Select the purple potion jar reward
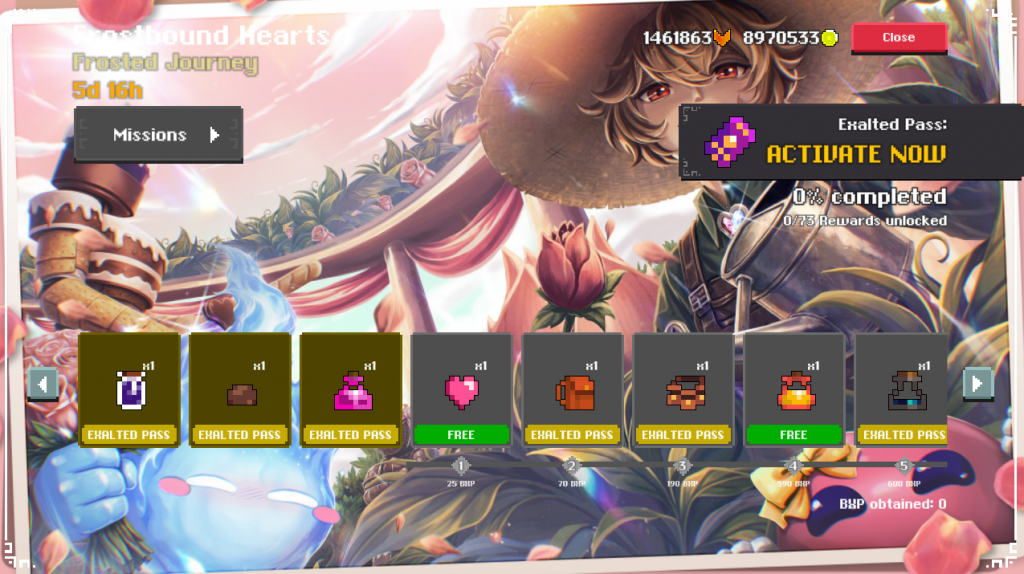 click(x=129, y=390)
